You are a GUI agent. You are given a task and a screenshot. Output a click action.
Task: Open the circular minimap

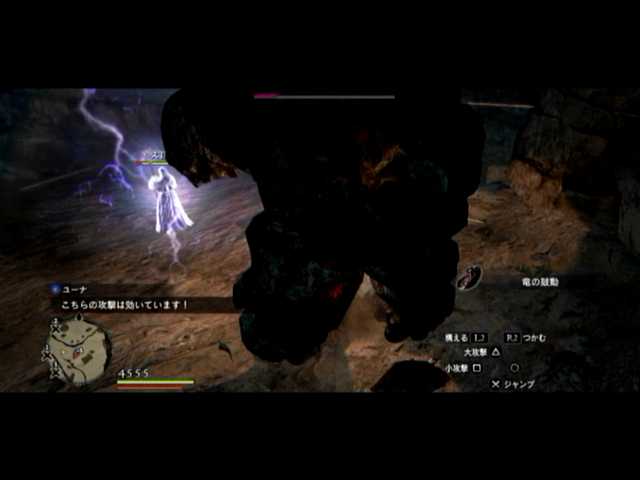78,349
